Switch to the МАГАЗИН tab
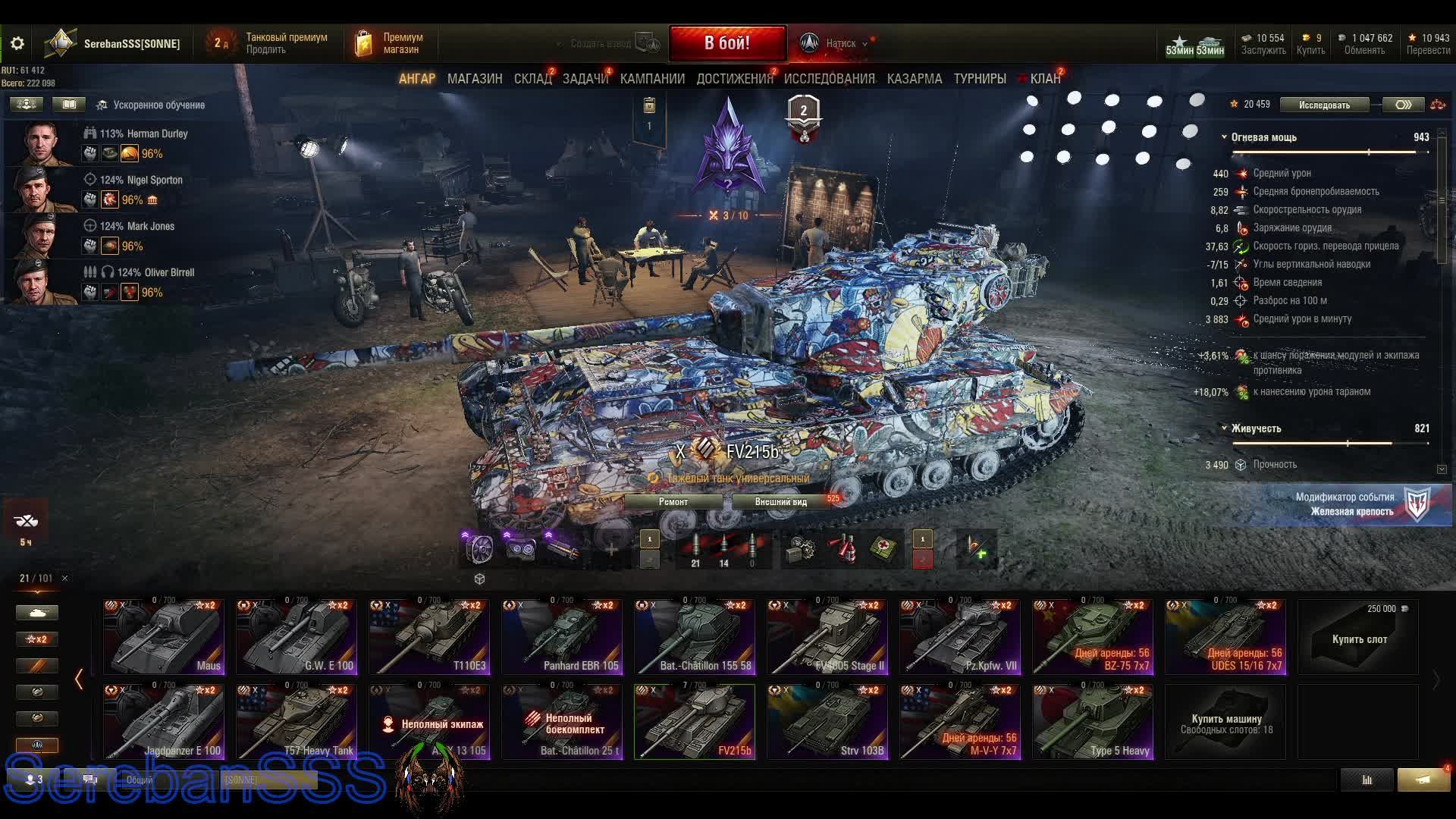Viewport: 1456px width, 819px height. 475,79
